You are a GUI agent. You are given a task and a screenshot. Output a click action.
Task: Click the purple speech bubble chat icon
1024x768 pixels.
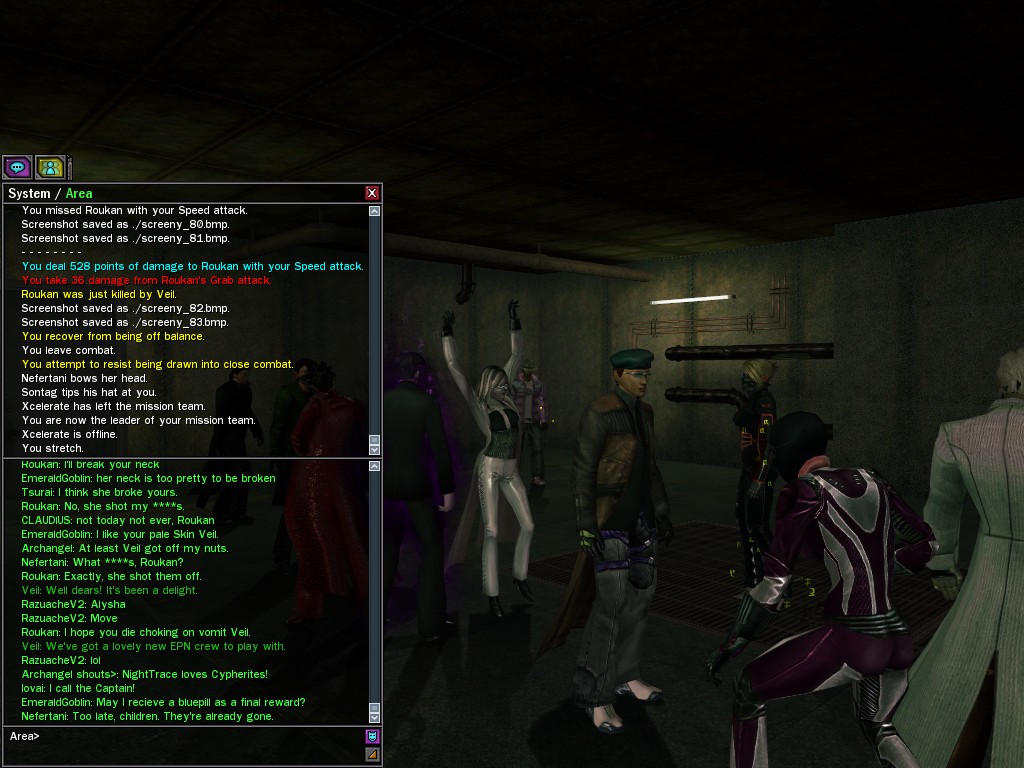coord(17,167)
